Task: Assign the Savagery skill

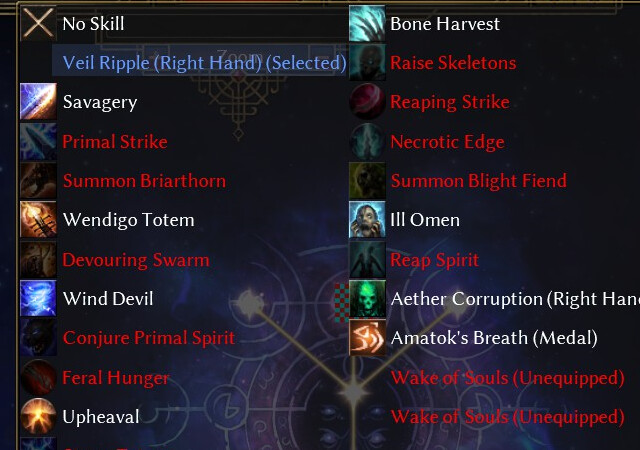Action: click(99, 102)
